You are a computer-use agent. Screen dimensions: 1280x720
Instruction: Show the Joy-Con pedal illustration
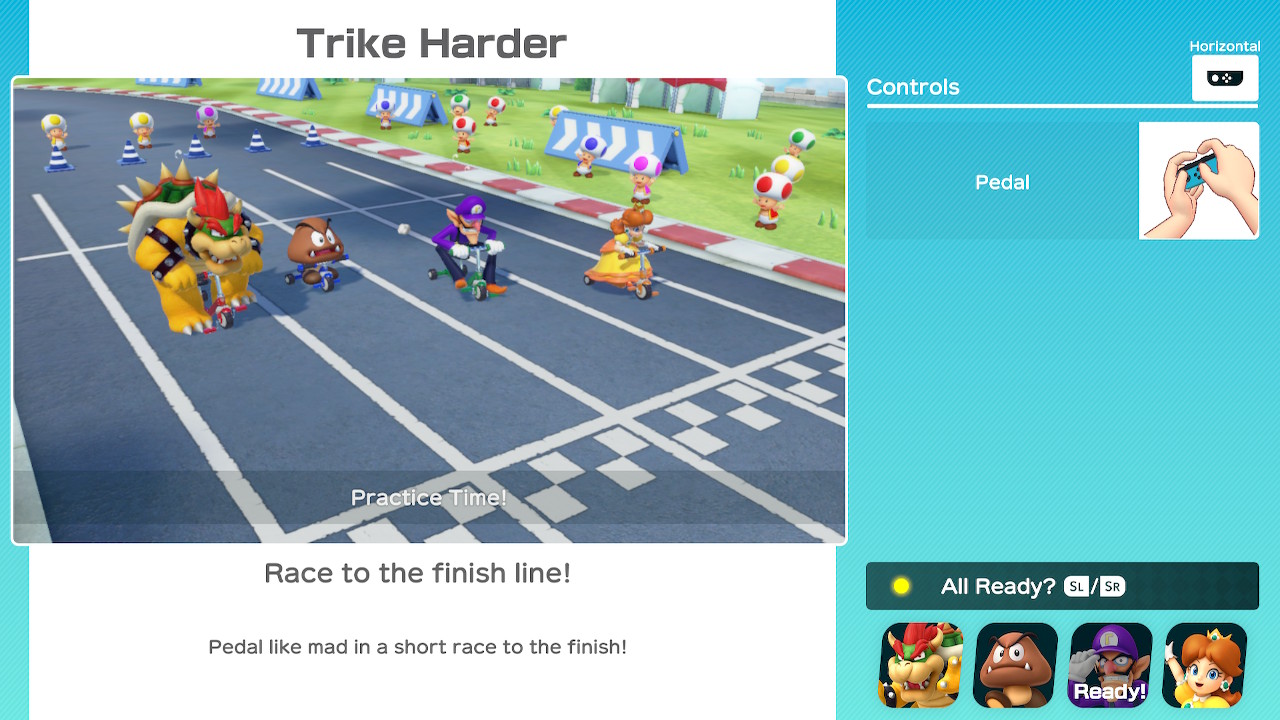(1198, 181)
